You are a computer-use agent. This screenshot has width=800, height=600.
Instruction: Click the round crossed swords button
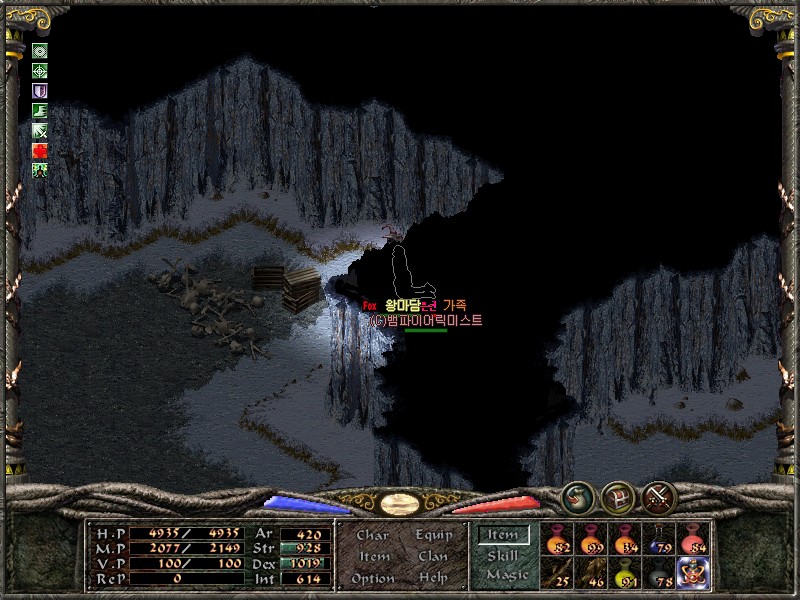click(659, 495)
